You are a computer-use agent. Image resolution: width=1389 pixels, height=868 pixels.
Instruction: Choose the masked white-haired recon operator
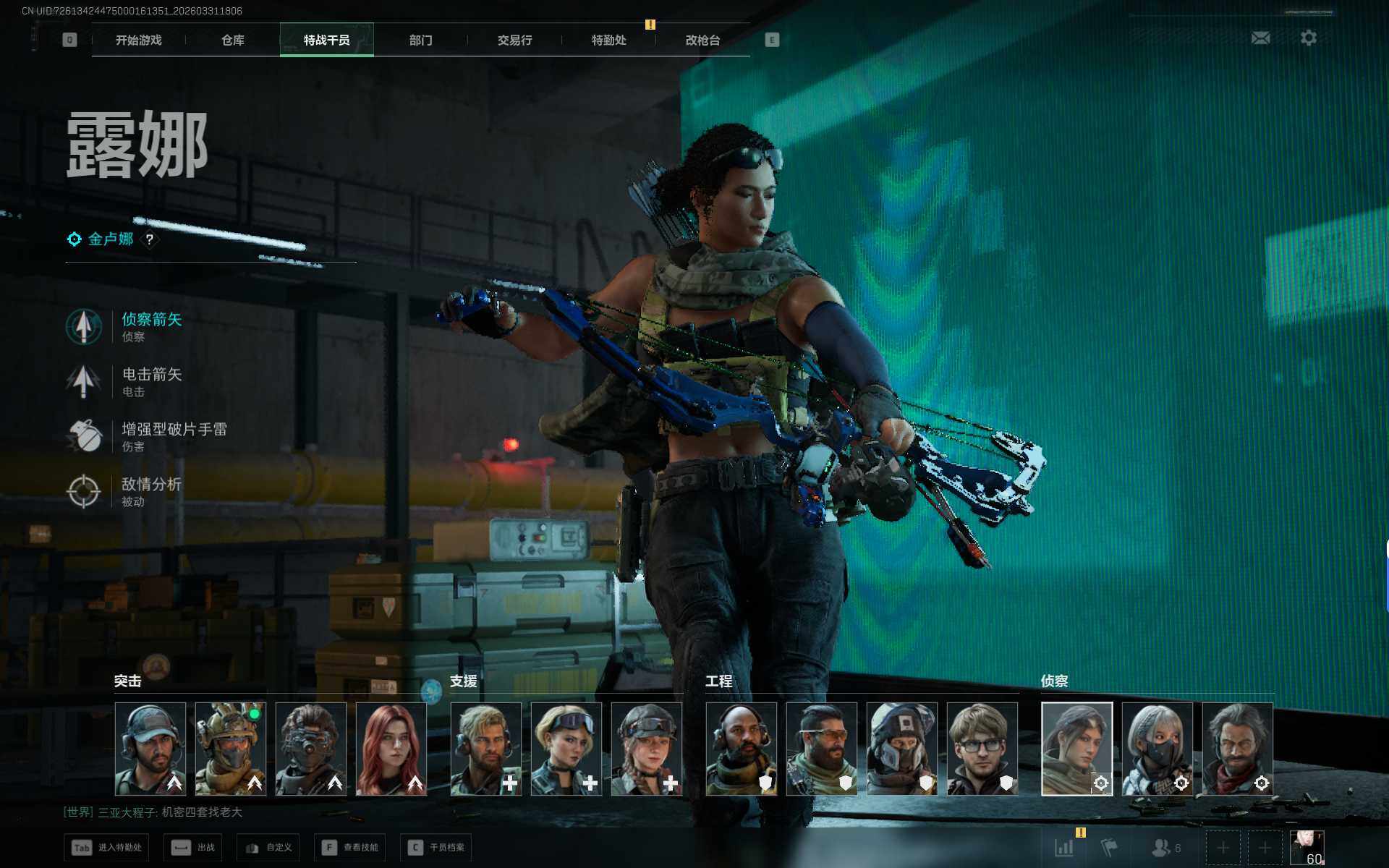(x=1157, y=749)
